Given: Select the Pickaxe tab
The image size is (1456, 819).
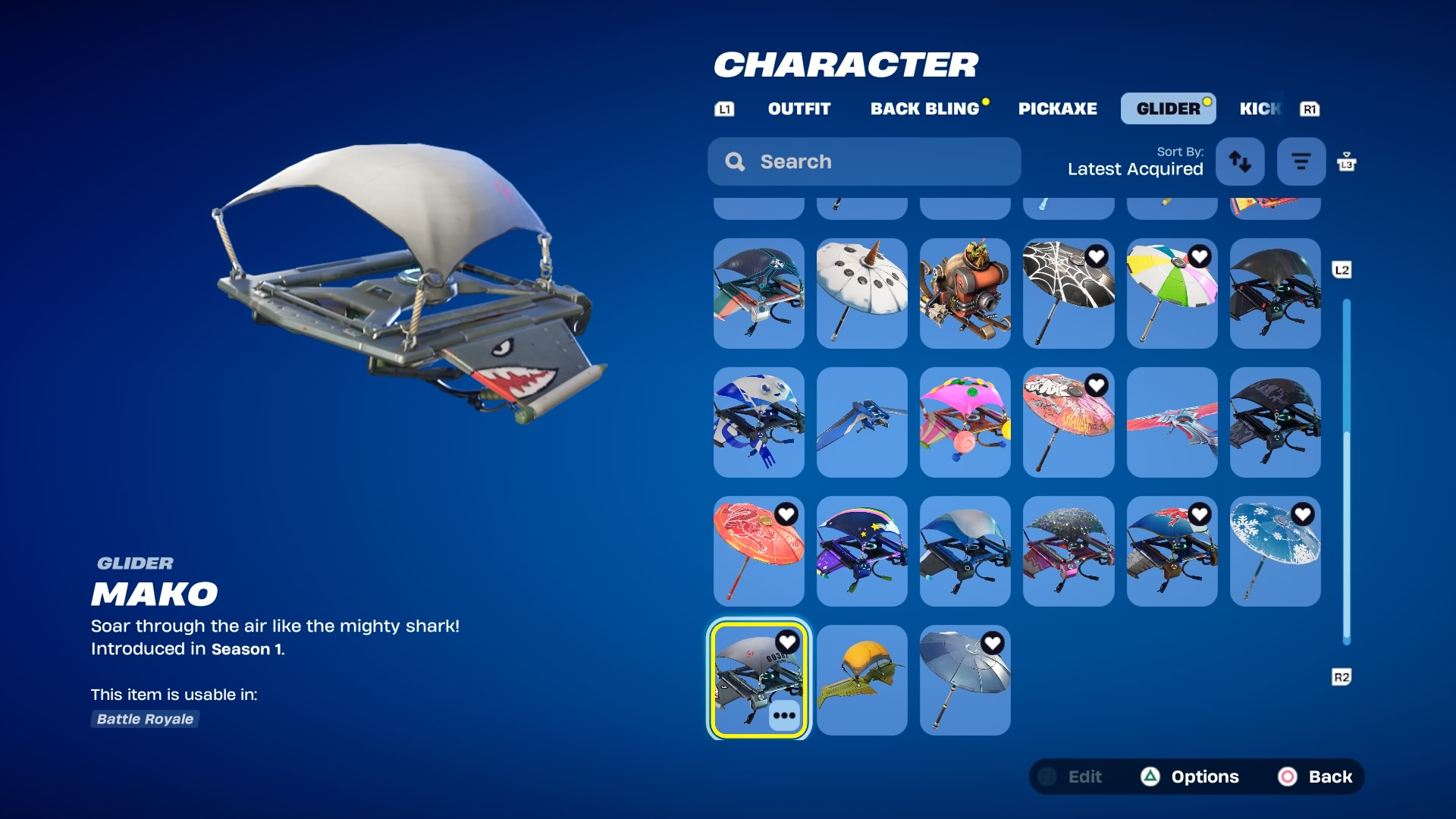Looking at the screenshot, I should tap(1057, 108).
